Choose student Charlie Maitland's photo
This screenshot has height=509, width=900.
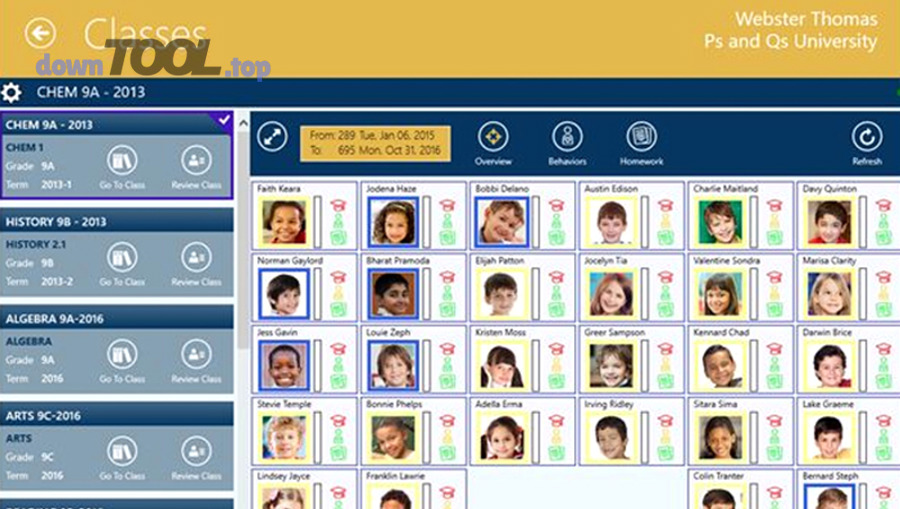[x=720, y=222]
